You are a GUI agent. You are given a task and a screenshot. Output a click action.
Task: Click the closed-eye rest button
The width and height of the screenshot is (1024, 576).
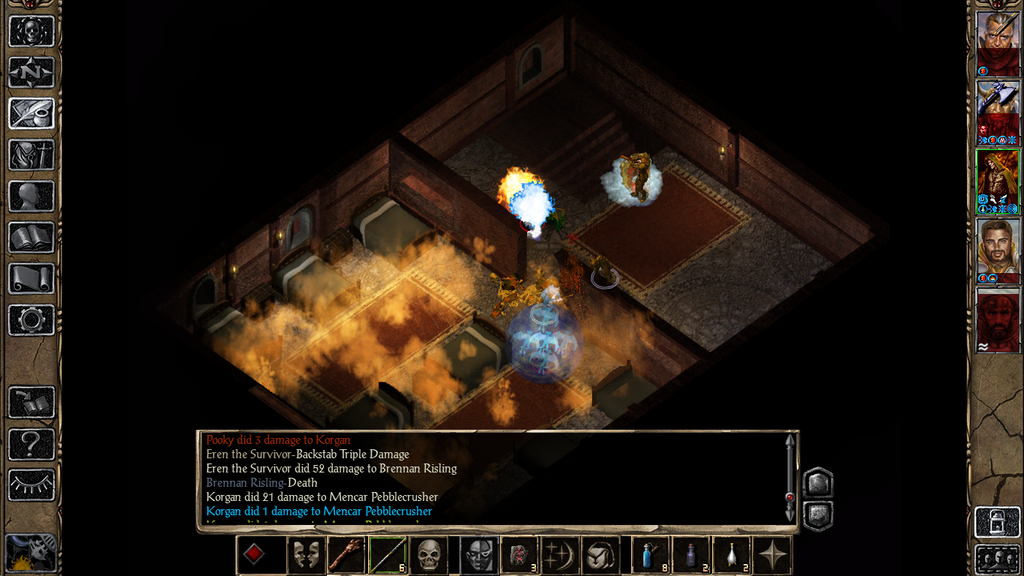tap(31, 485)
